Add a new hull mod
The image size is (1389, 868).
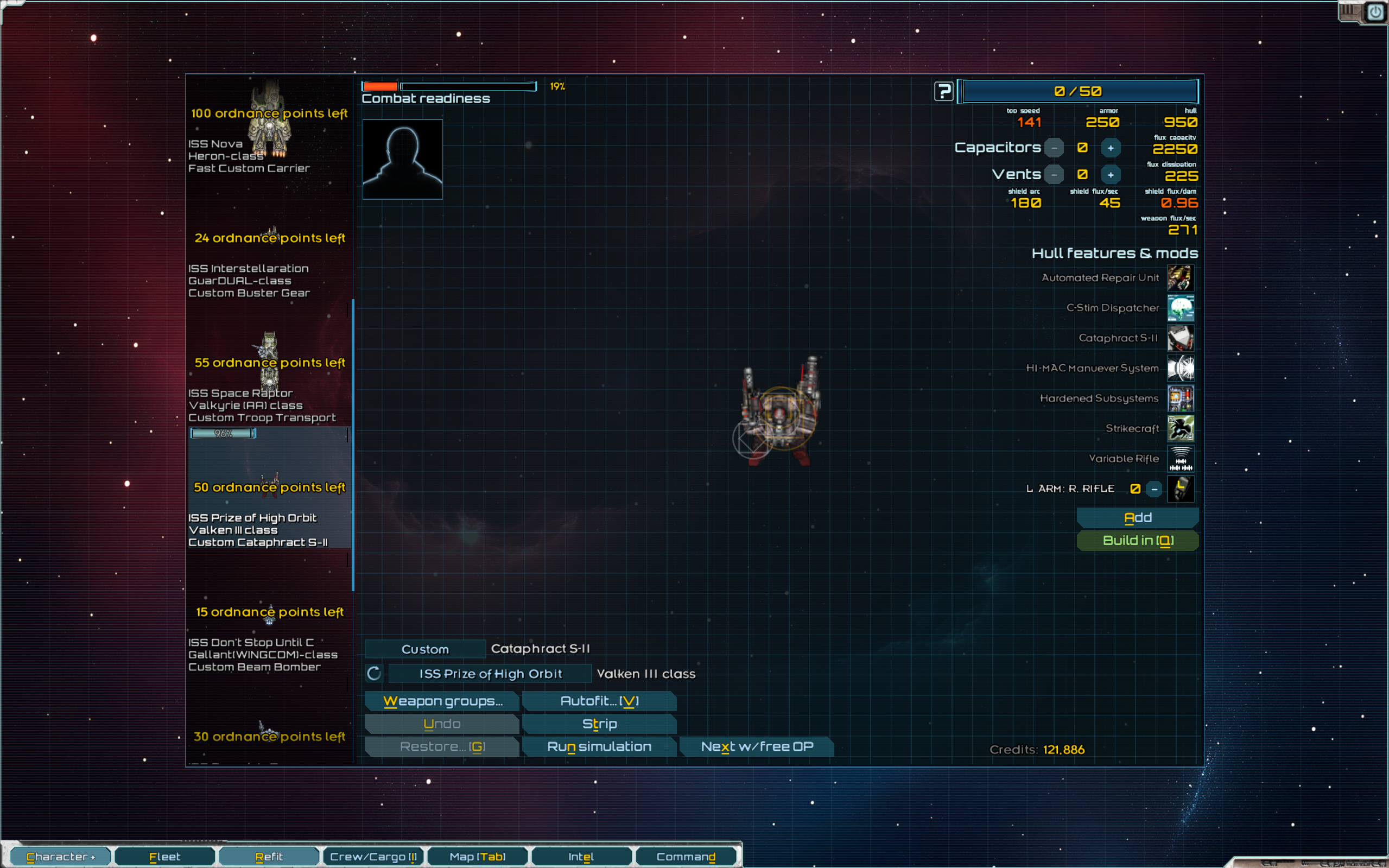pyautogui.click(x=1137, y=518)
